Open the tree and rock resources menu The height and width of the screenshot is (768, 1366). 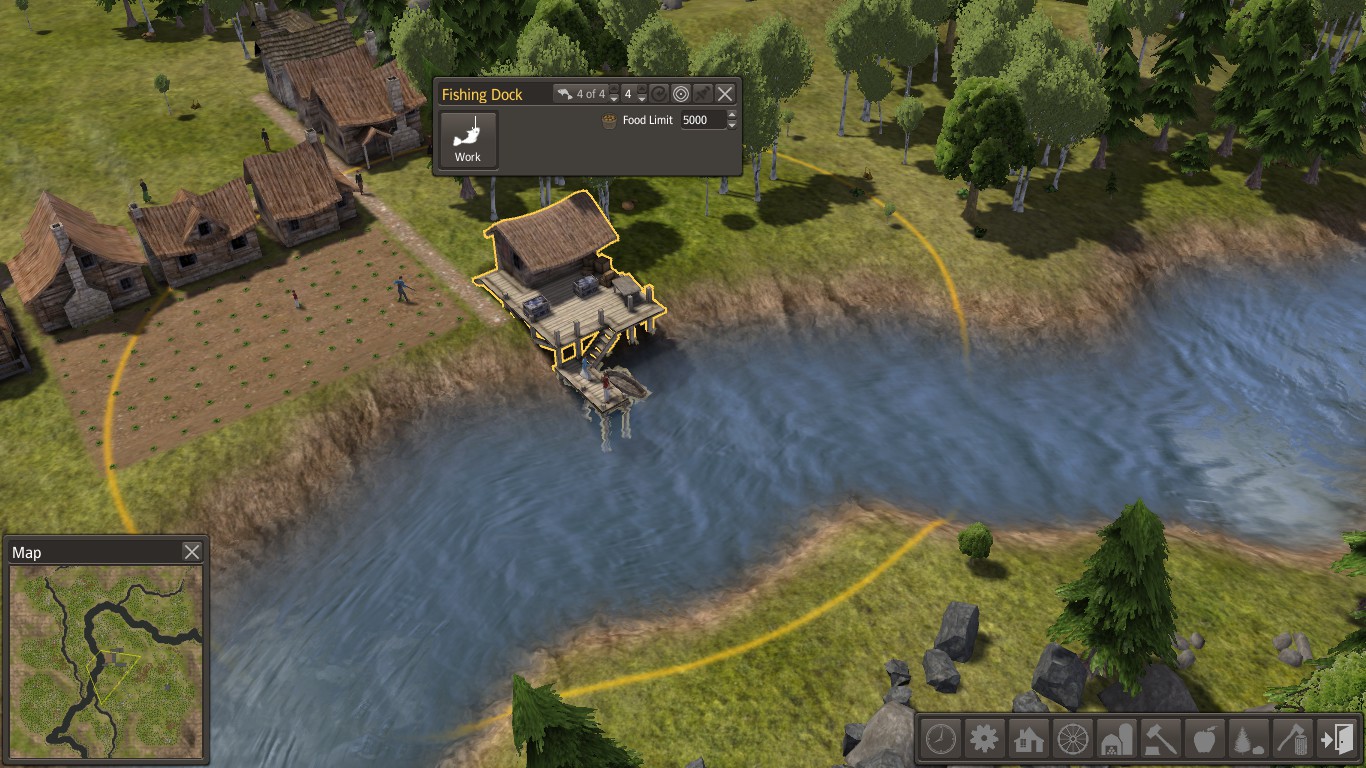pyautogui.click(x=1248, y=740)
